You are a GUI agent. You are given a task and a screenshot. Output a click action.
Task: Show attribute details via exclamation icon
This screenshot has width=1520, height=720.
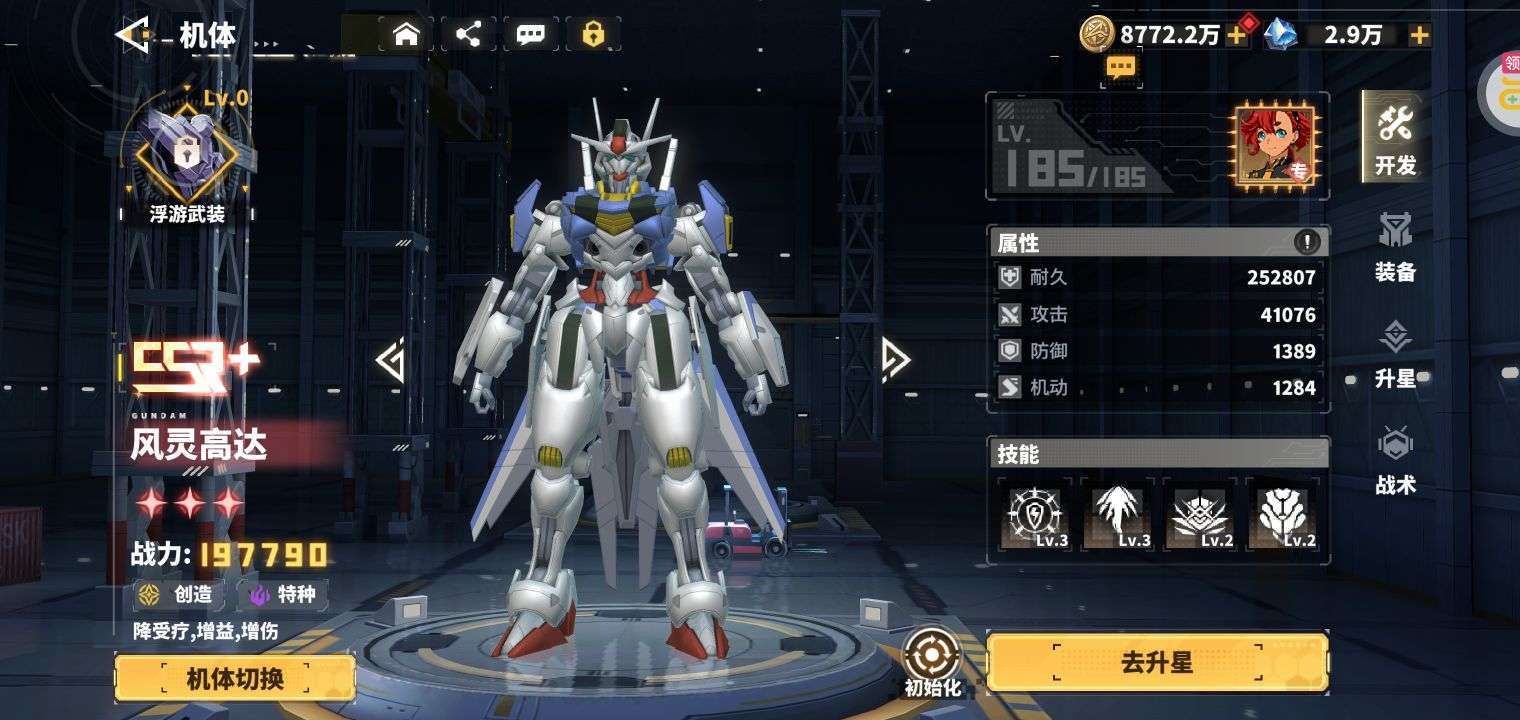(1307, 242)
